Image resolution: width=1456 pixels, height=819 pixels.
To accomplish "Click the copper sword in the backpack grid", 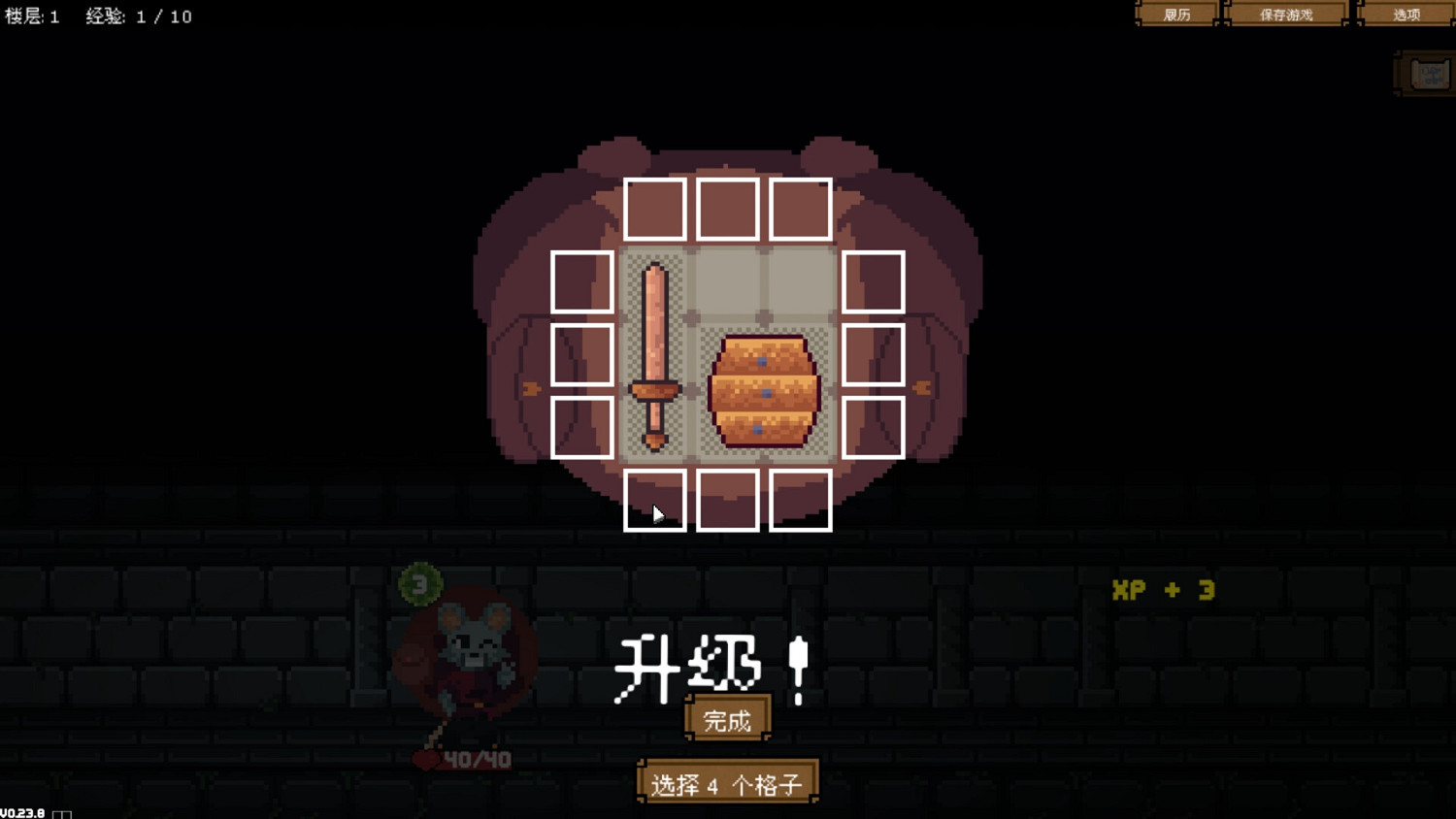I will tap(656, 354).
